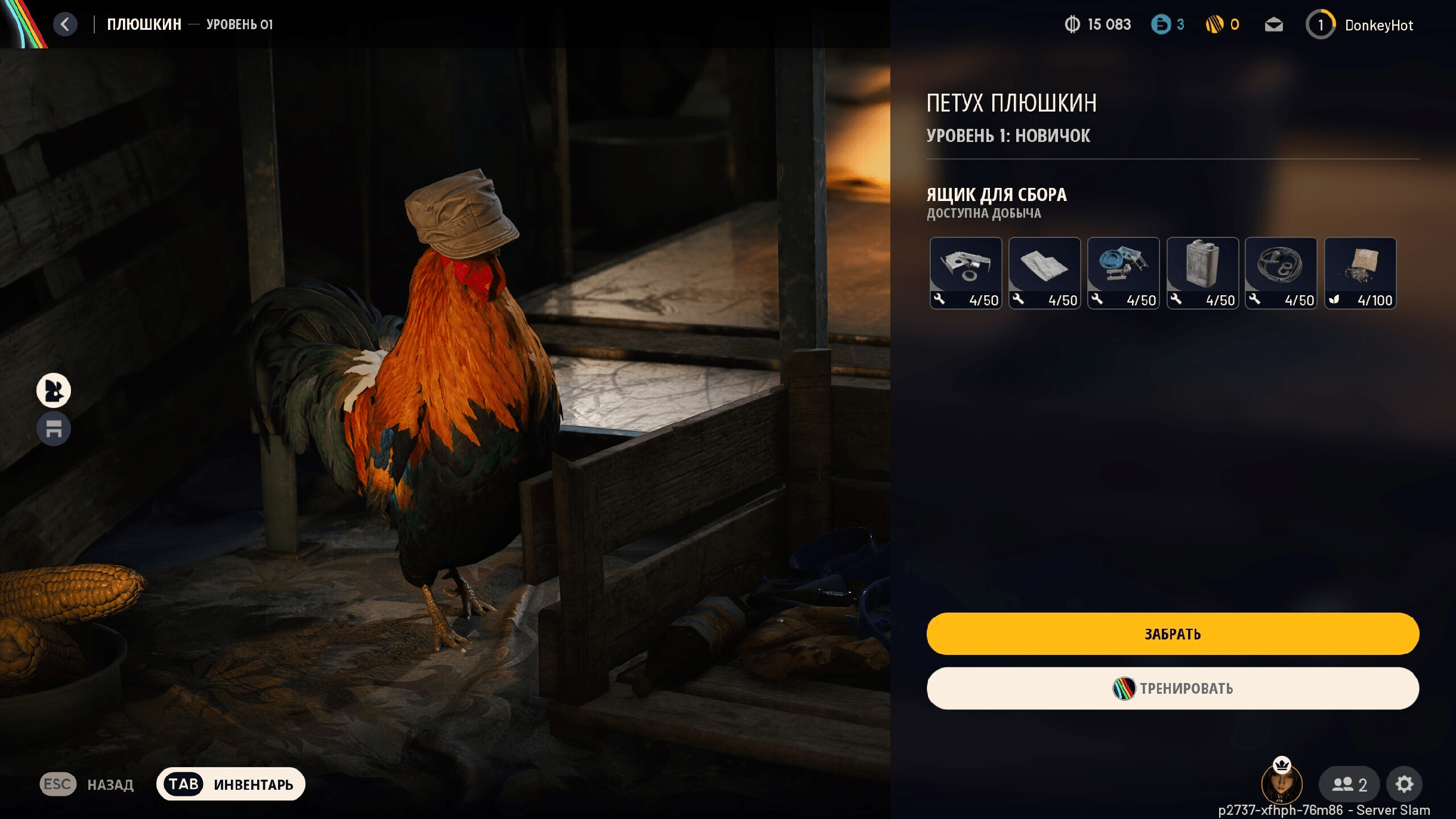This screenshot has height=819, width=1456.
Task: Start training with the Тренировать button
Action: [1173, 688]
